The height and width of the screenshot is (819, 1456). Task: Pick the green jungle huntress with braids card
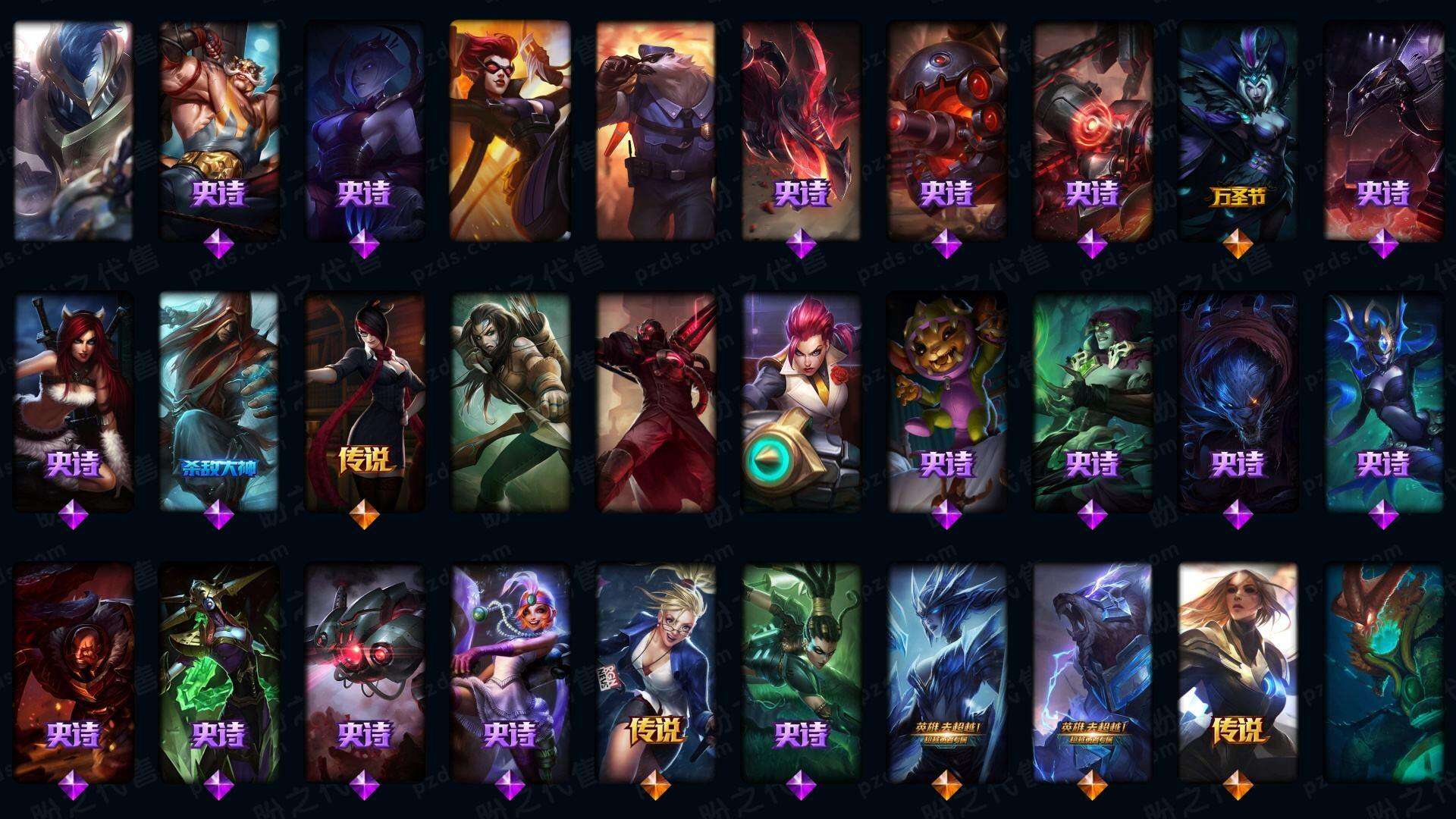click(x=801, y=673)
